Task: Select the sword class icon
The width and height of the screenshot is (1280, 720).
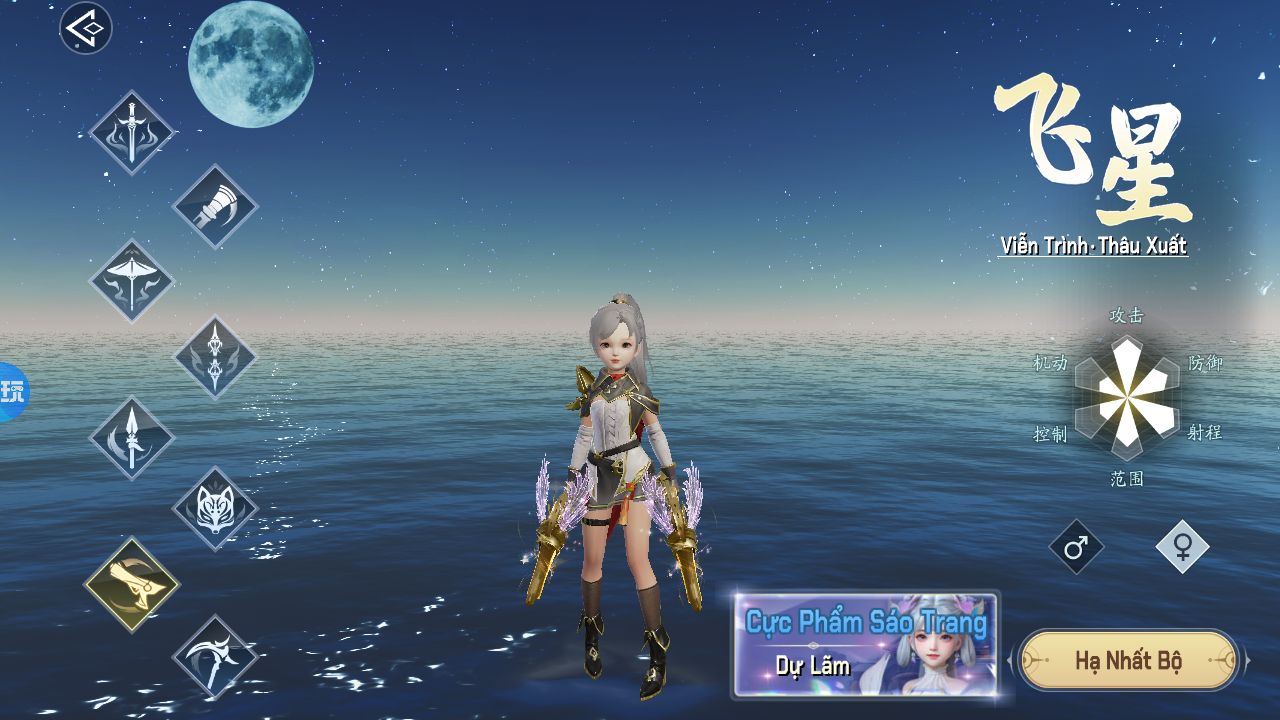Action: point(132,133)
